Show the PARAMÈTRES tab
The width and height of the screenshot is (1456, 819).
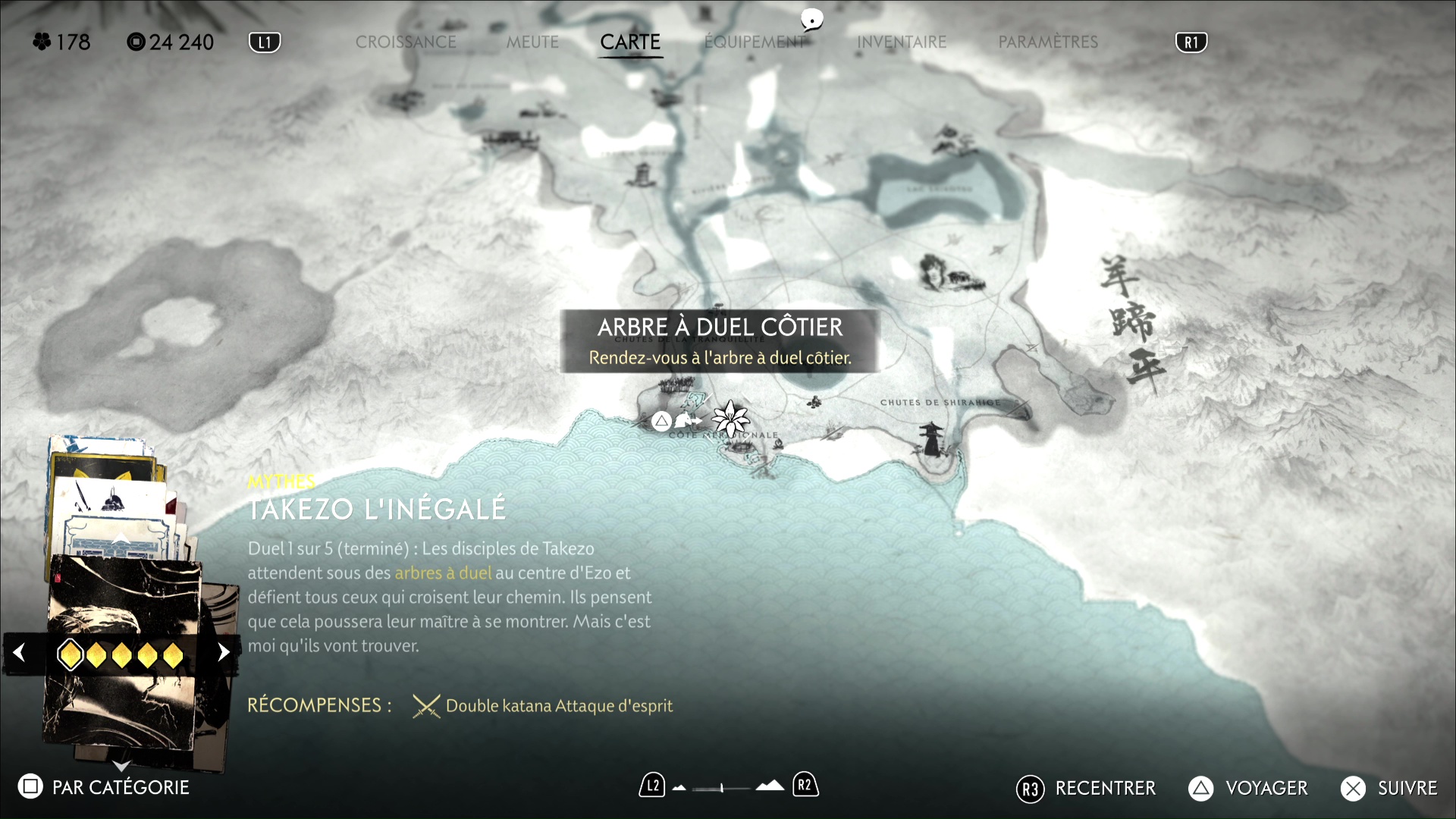[1048, 42]
